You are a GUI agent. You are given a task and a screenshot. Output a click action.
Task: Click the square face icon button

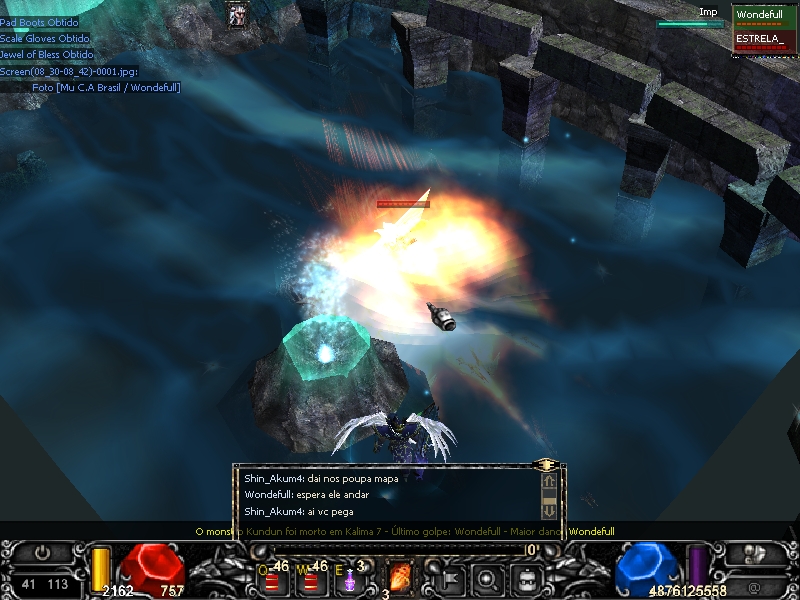point(527,578)
